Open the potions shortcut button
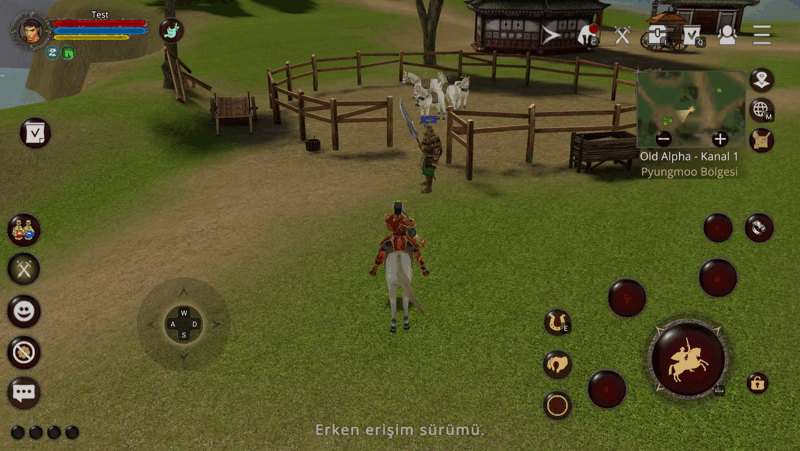 tap(24, 229)
